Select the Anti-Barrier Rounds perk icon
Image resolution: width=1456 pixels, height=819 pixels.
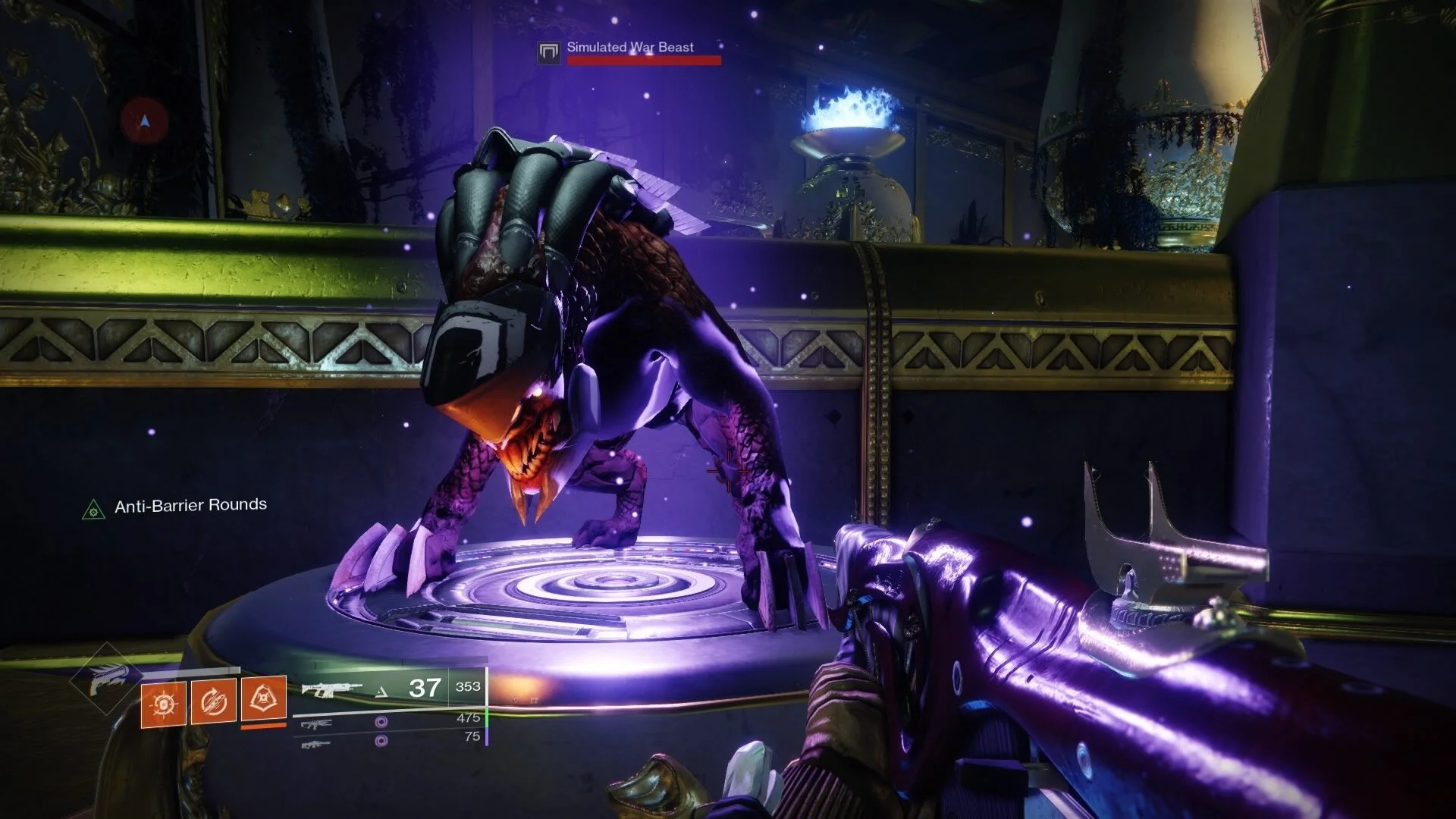coord(93,509)
